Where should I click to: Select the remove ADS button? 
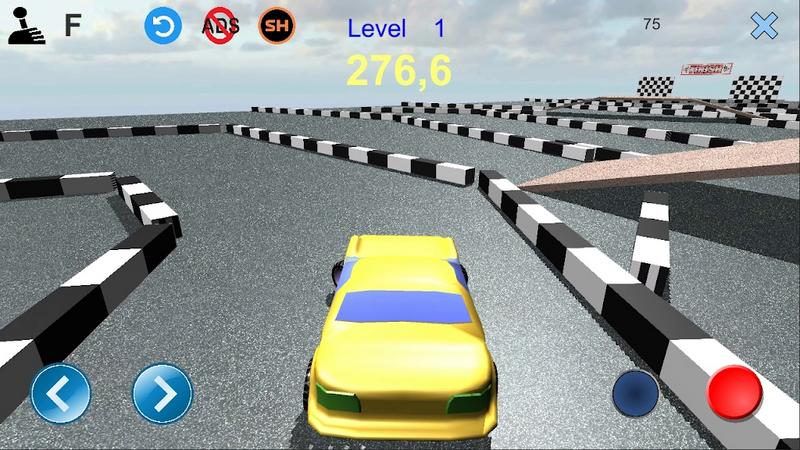pos(220,26)
